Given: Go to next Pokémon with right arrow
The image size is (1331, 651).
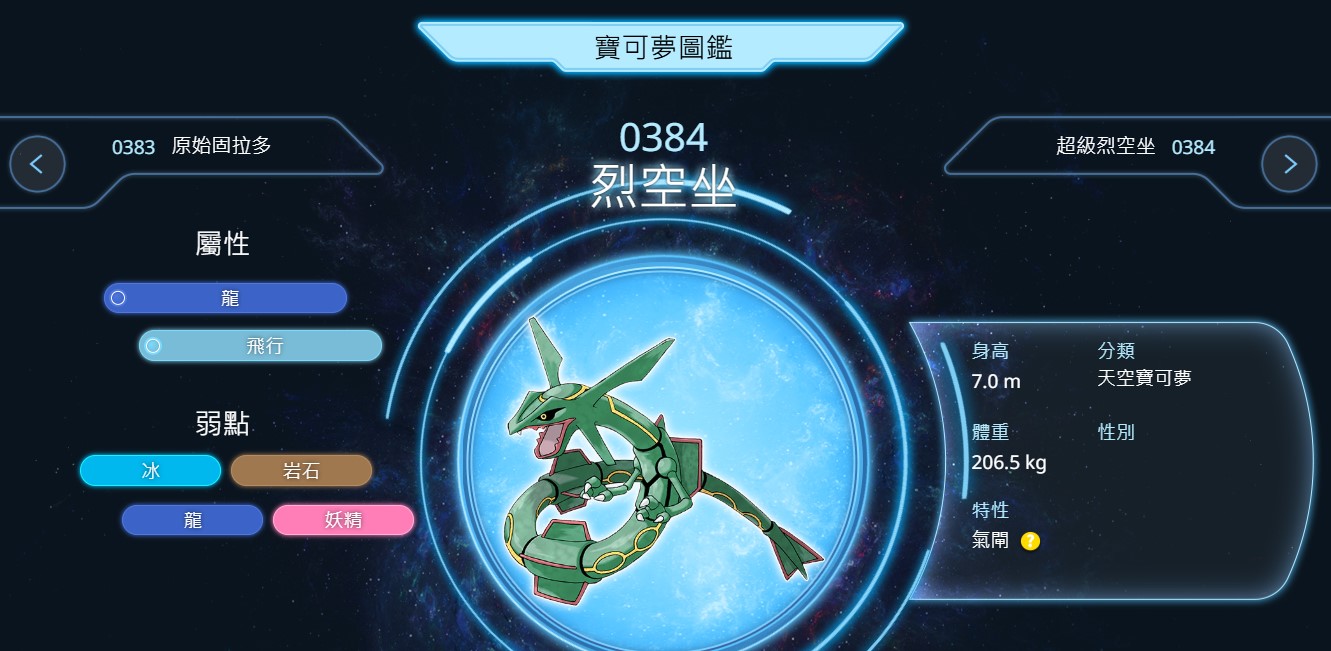Looking at the screenshot, I should [1289, 164].
